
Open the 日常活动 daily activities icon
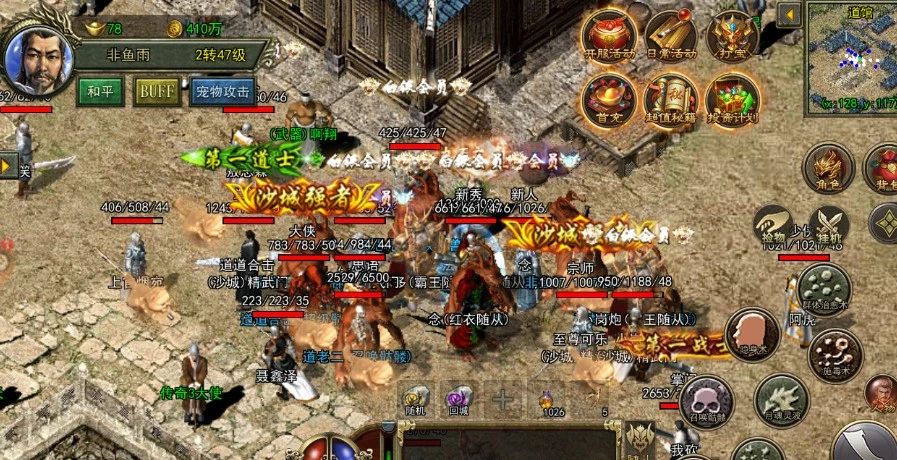point(670,37)
